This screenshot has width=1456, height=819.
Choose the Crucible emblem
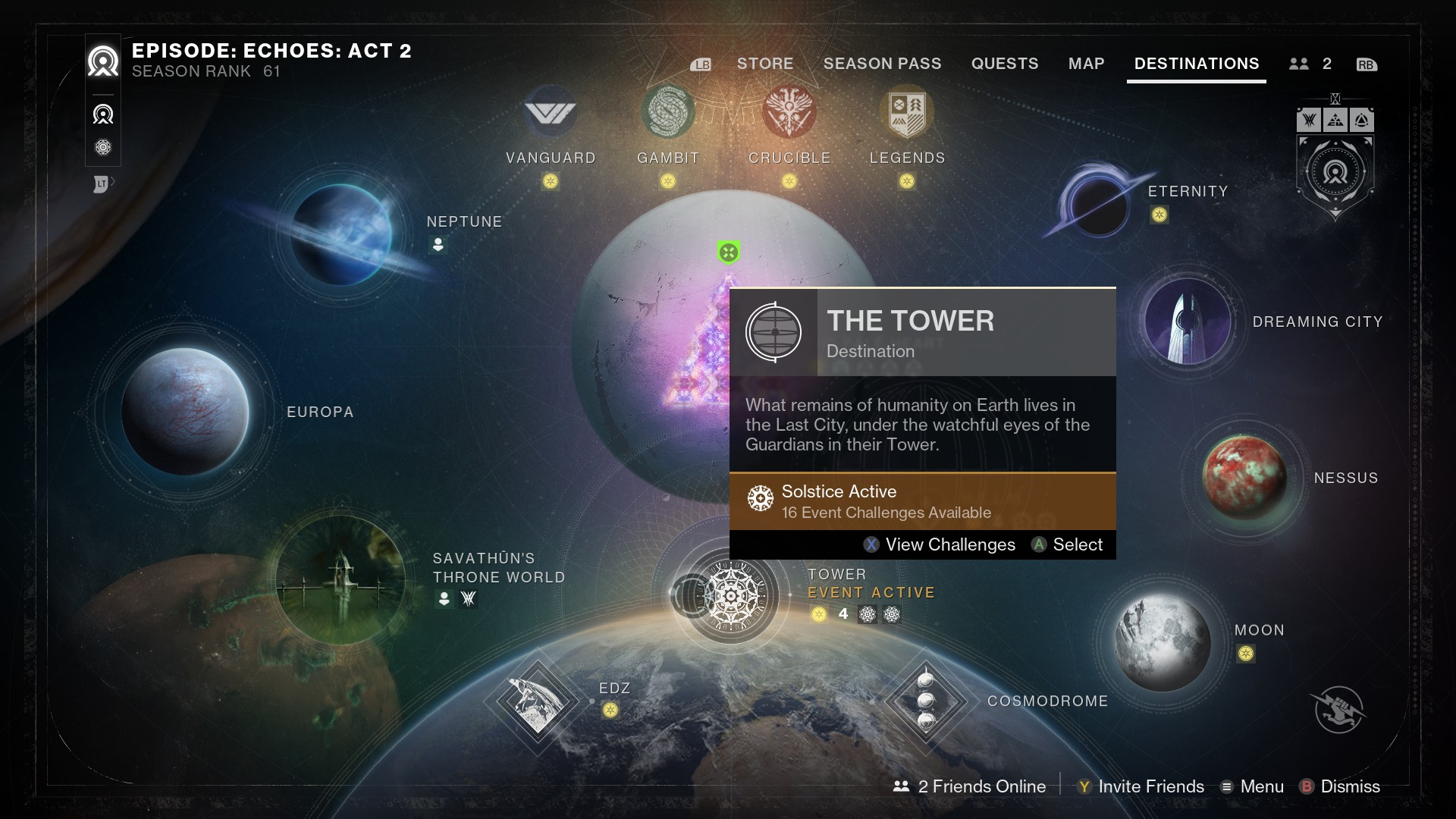(789, 112)
